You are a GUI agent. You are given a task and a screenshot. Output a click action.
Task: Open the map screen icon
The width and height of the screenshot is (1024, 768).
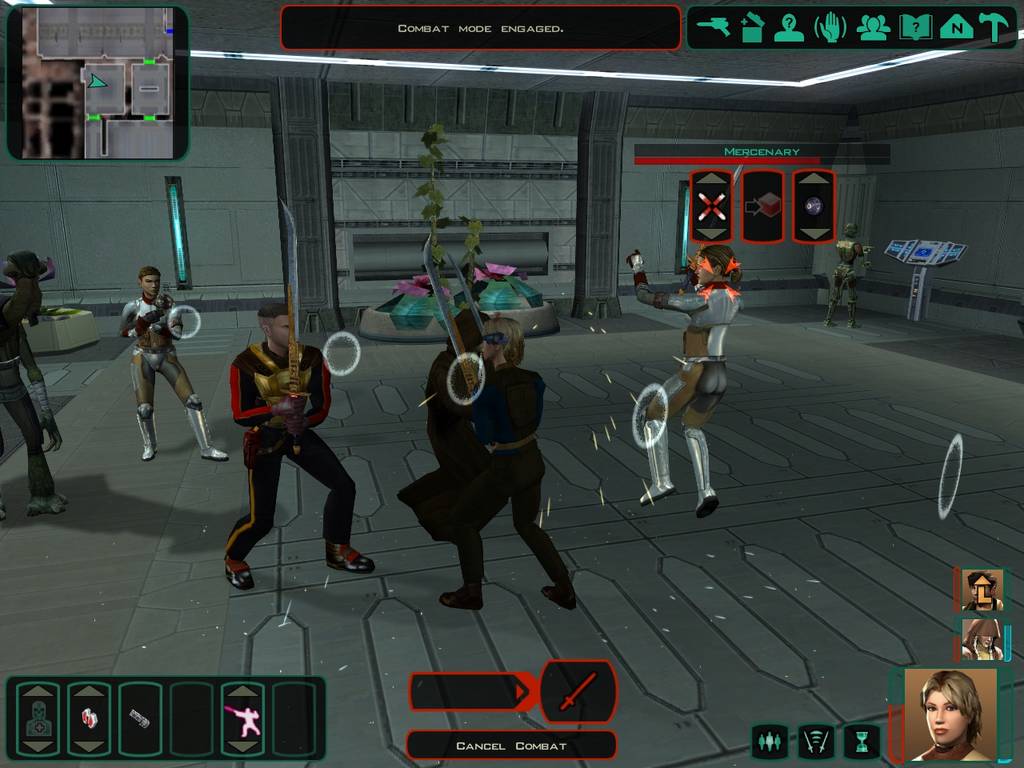coord(956,27)
